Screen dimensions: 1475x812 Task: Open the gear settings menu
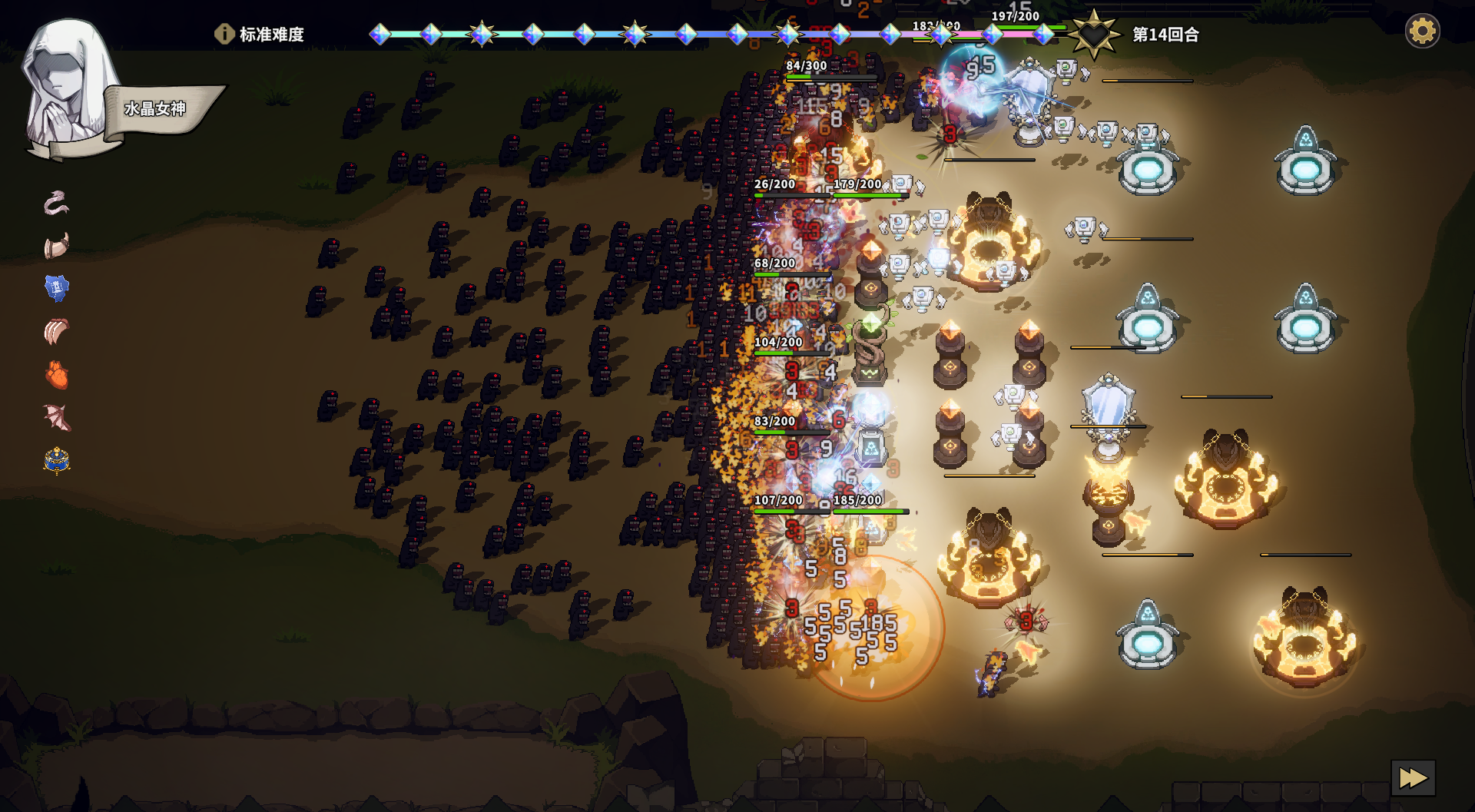coord(1422,32)
